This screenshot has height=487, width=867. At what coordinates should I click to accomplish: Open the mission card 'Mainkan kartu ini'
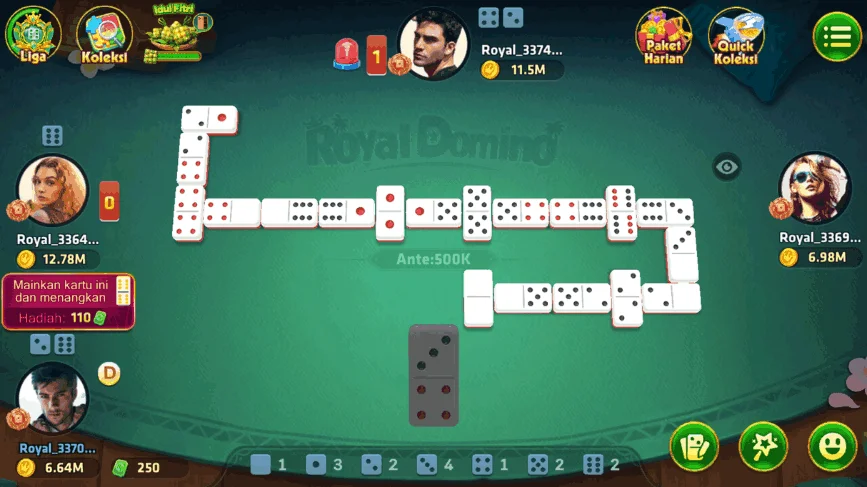pyautogui.click(x=69, y=302)
